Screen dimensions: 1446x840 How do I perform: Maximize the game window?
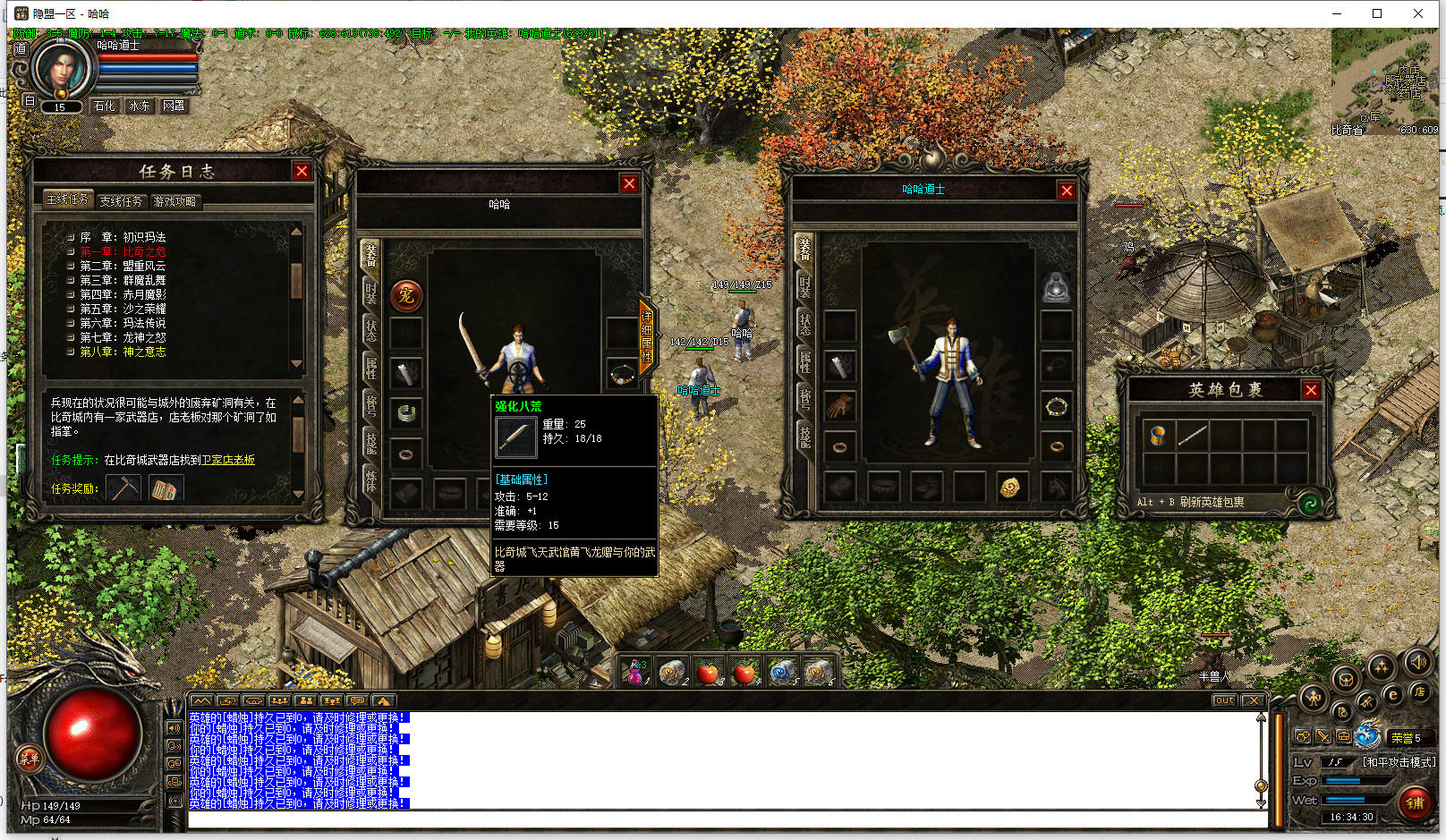coord(1377,13)
